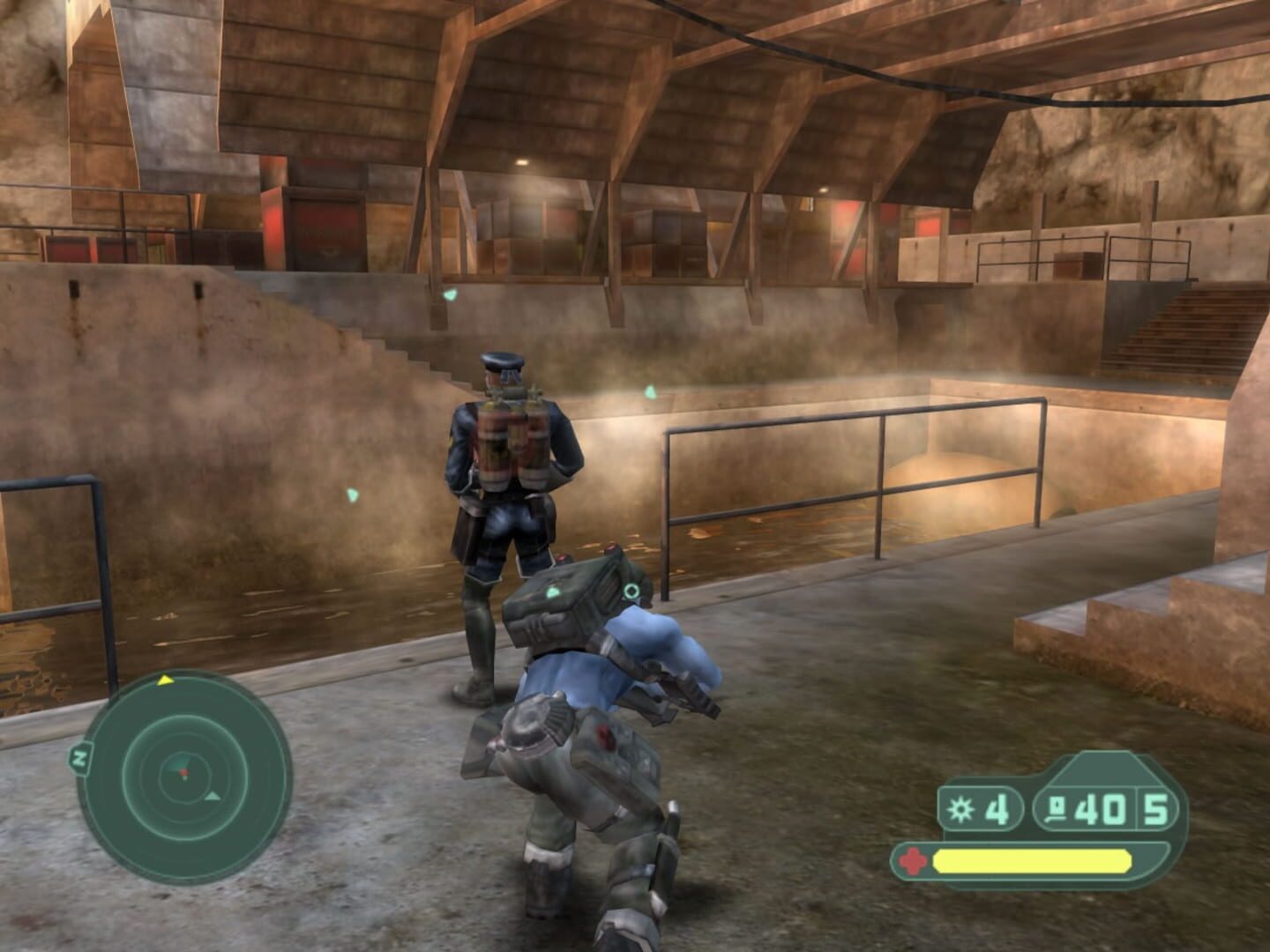Click the red canisters on the officer's backpack

coord(513,436)
